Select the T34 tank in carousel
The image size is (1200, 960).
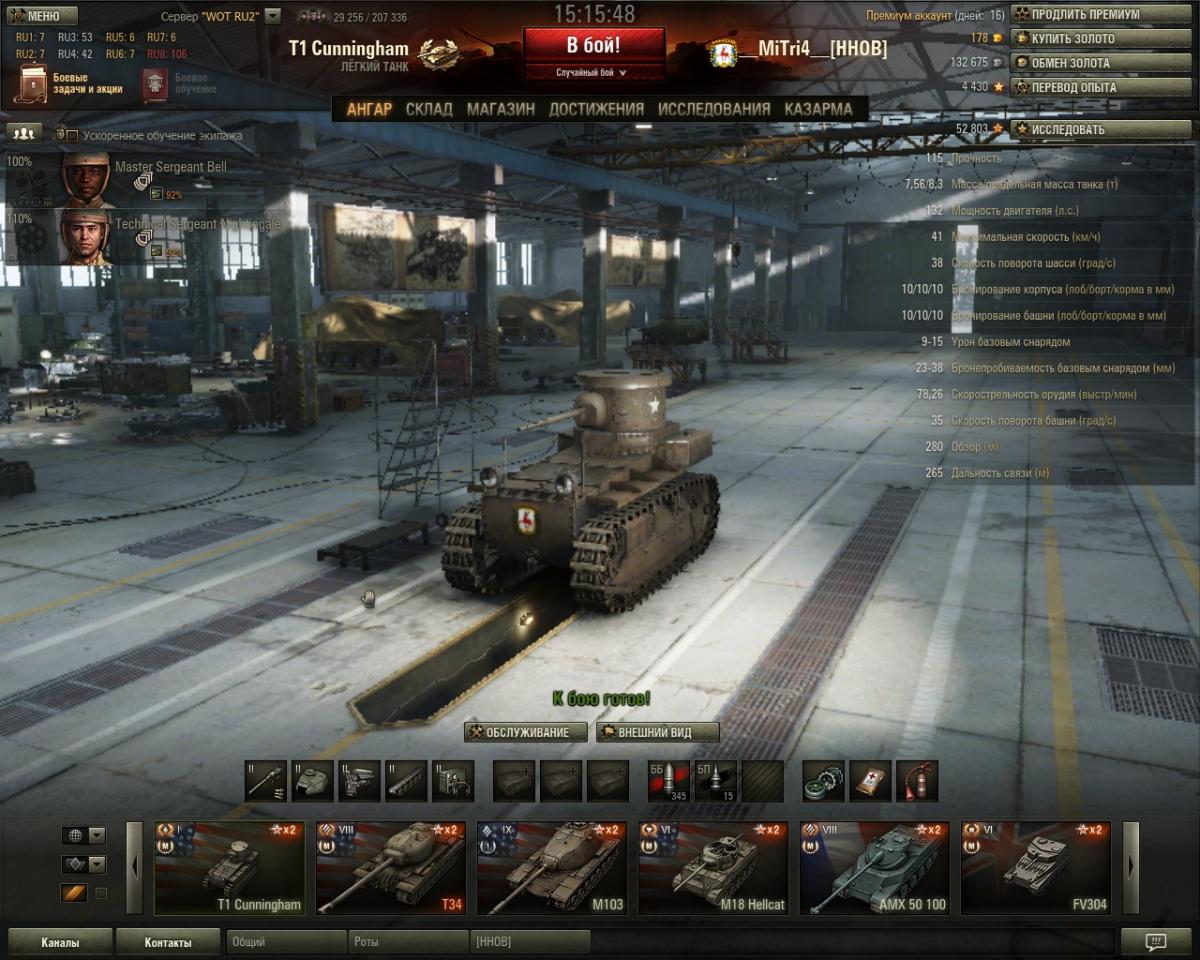pyautogui.click(x=390, y=868)
